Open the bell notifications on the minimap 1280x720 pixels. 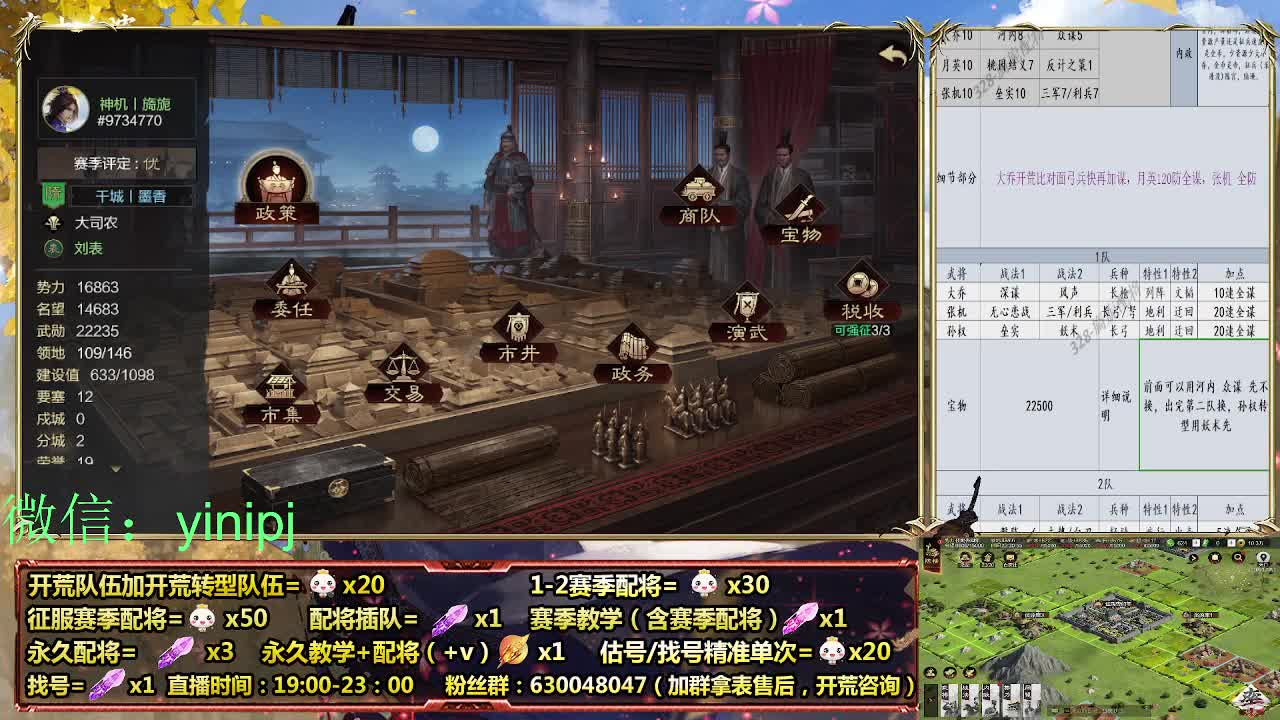(x=1214, y=557)
